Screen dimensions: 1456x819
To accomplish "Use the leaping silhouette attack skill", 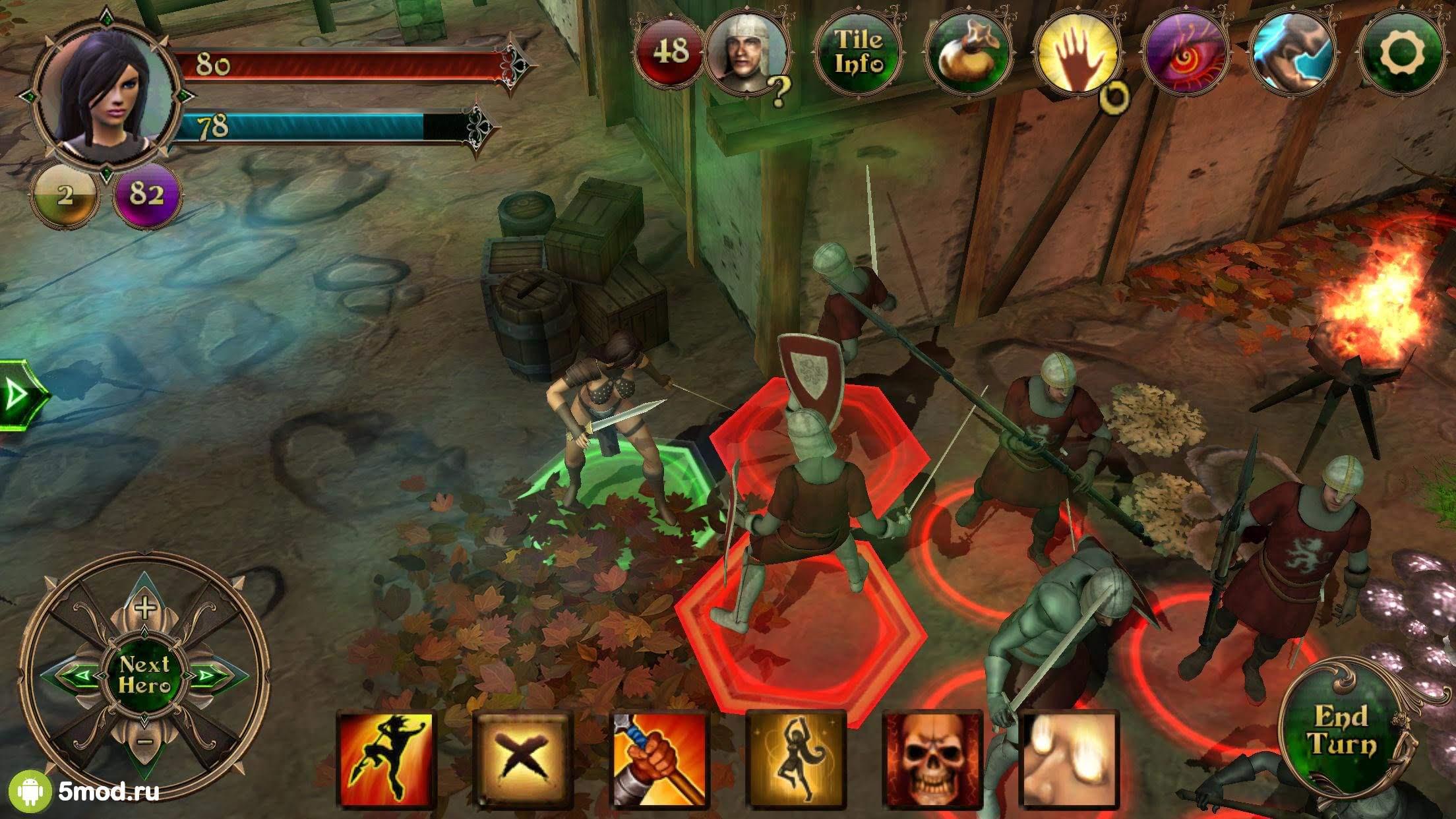I will click(x=386, y=760).
